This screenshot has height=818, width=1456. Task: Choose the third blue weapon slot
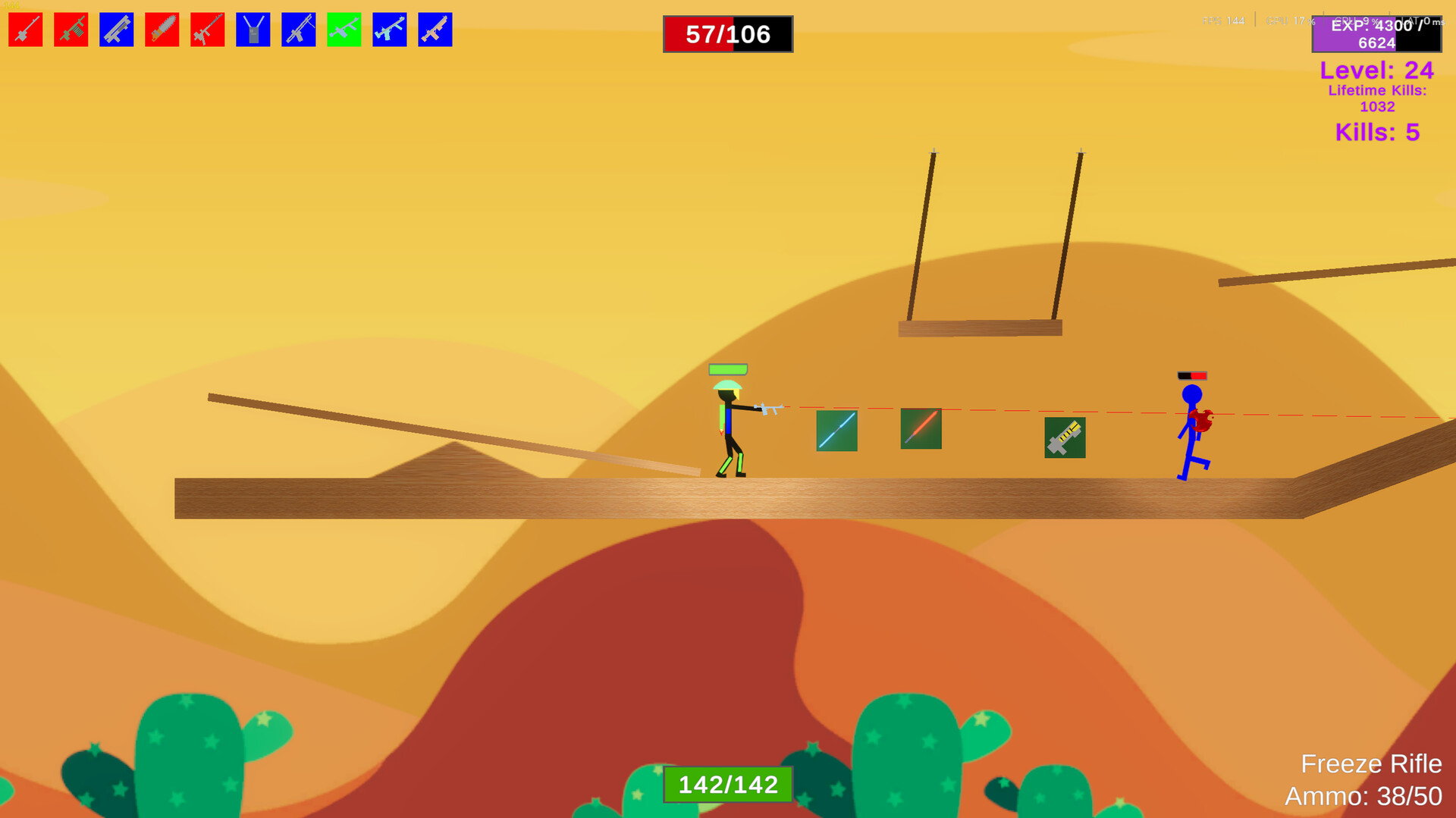click(298, 29)
